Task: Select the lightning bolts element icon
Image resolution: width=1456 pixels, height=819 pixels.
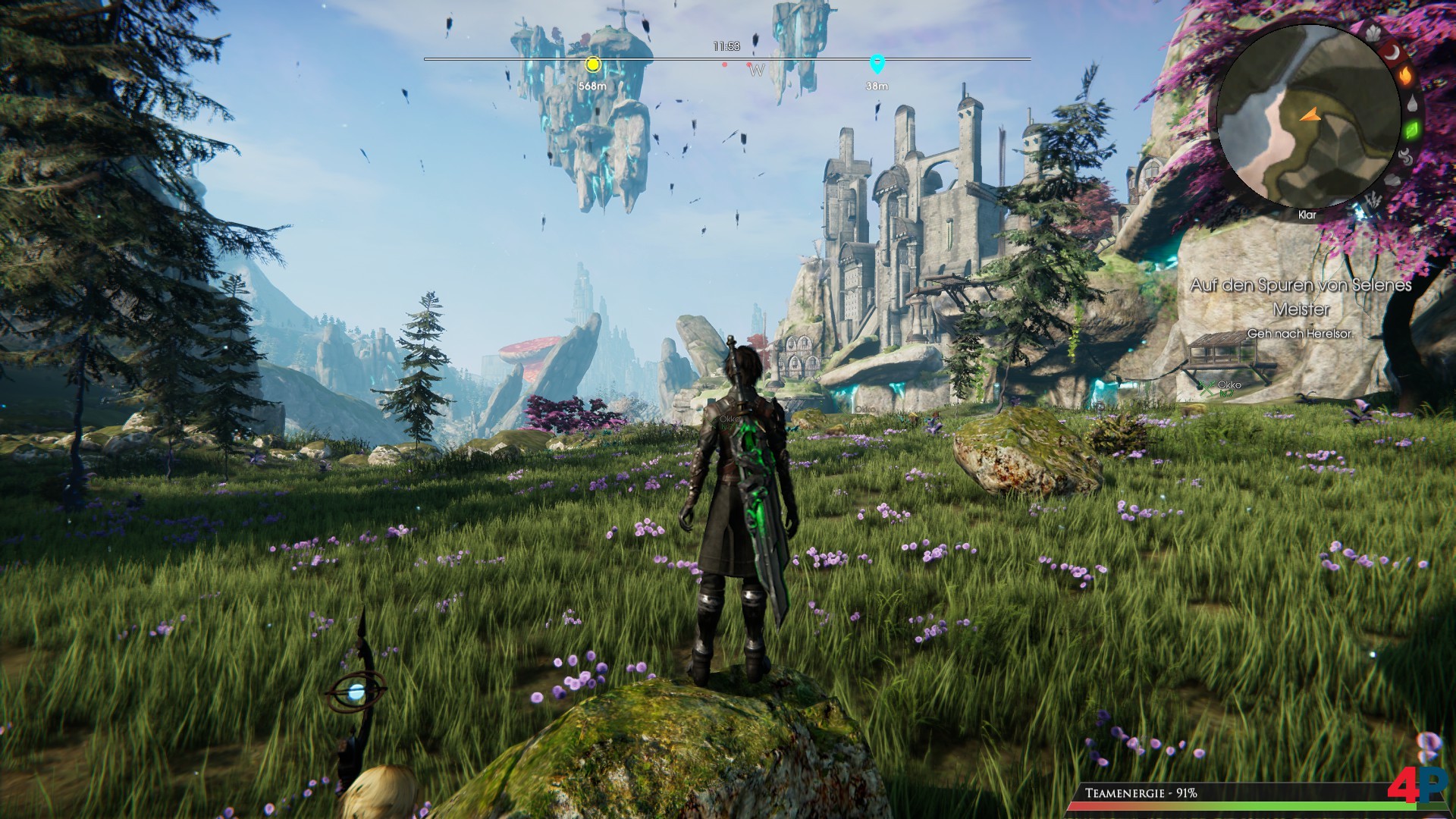Action: pos(1372,201)
